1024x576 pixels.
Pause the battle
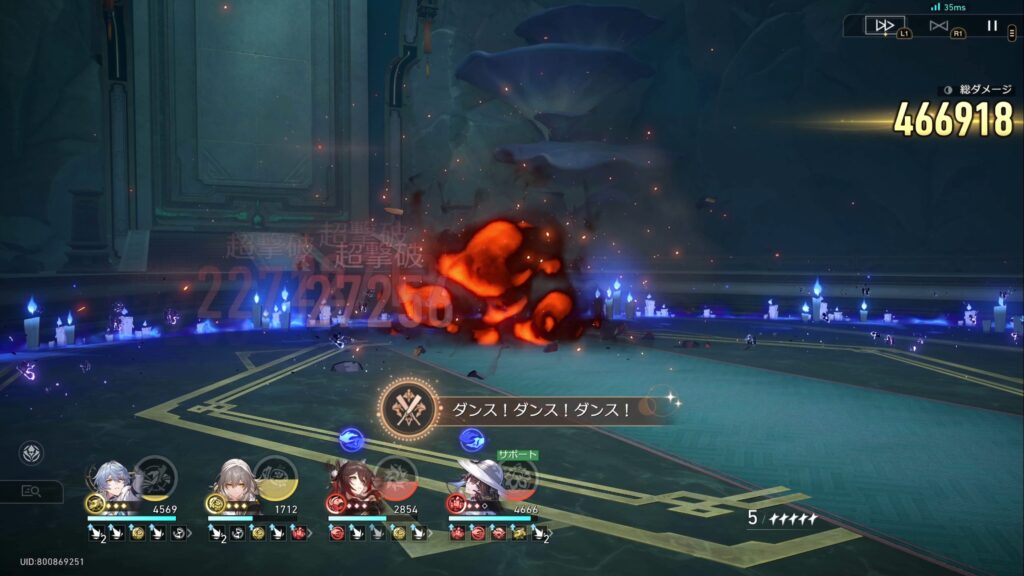992,25
